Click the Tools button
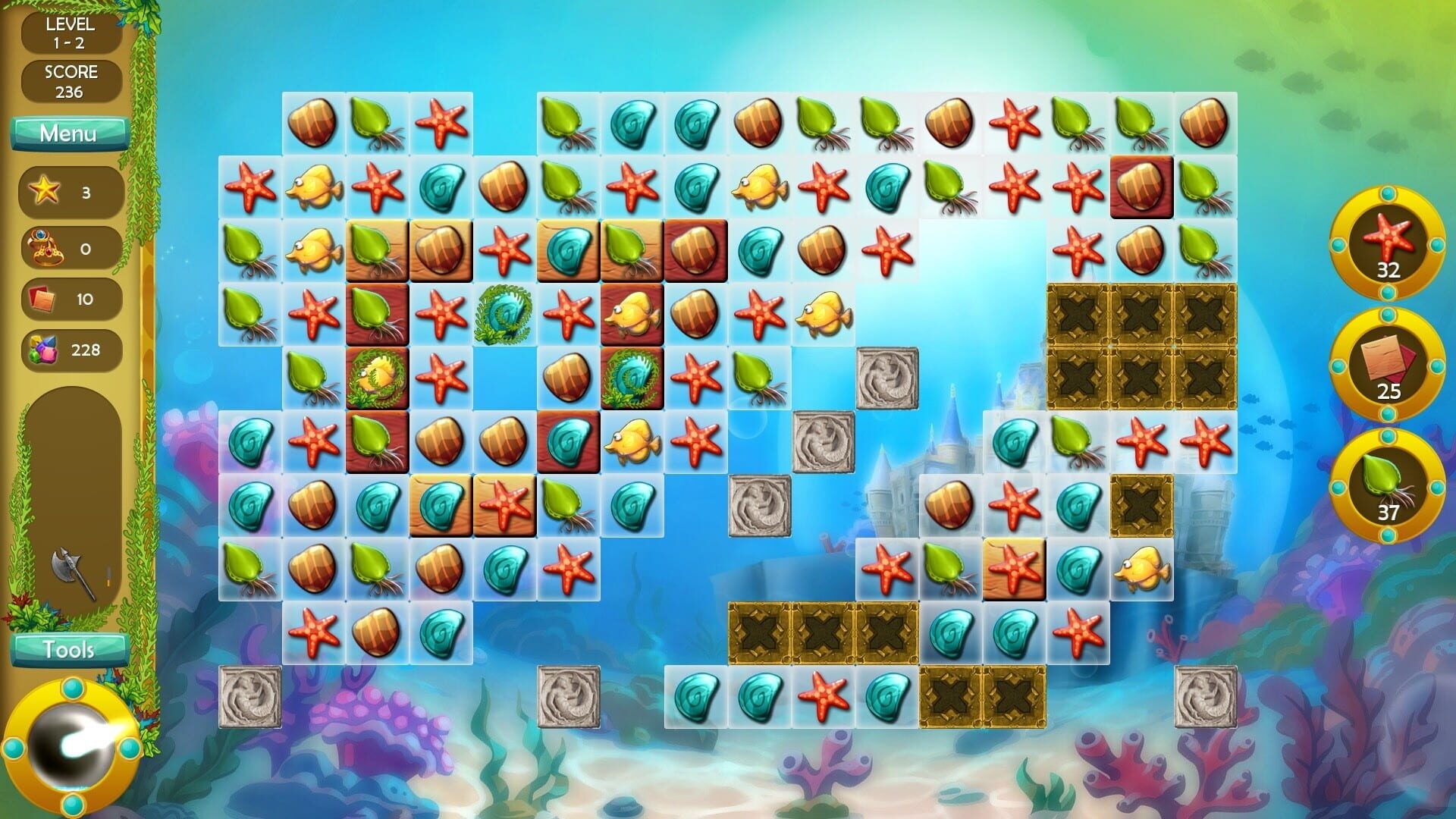Viewport: 1456px width, 819px height. (x=69, y=649)
